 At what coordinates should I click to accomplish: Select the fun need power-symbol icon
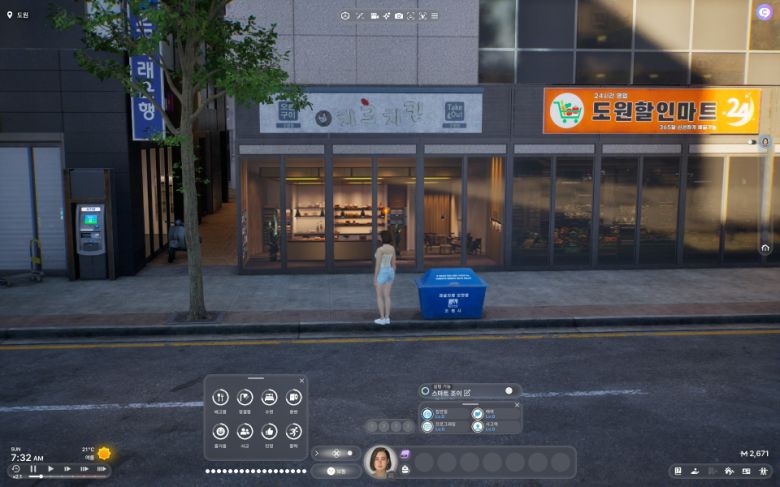[220, 431]
